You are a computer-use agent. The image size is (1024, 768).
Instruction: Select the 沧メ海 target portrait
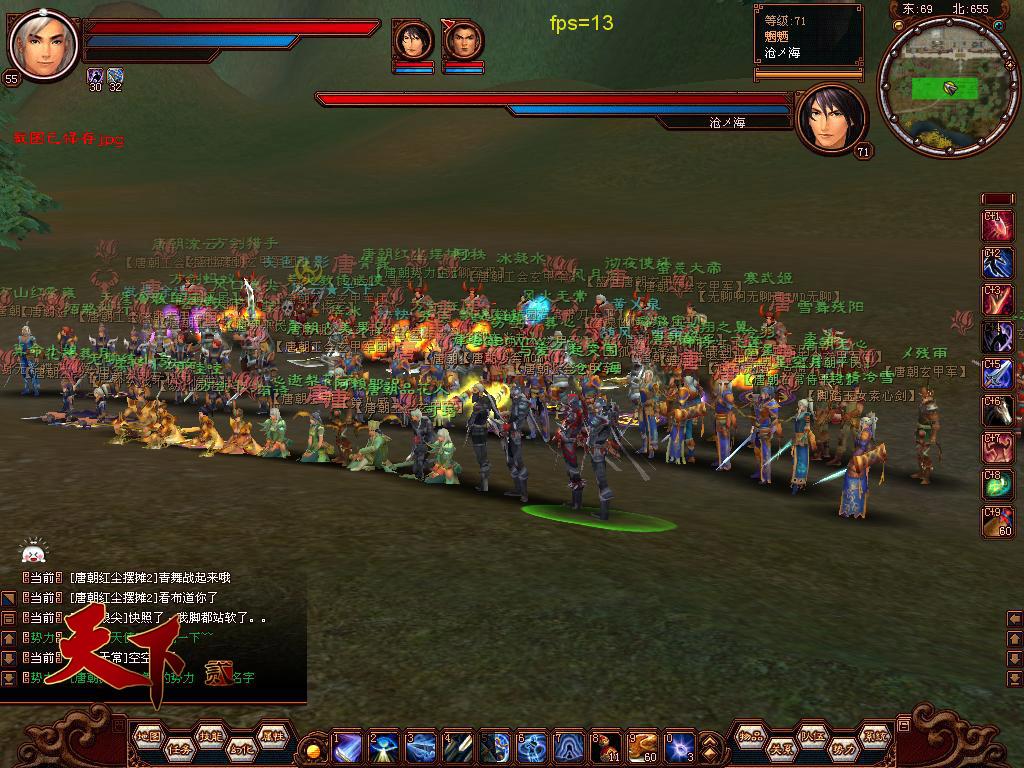(x=829, y=120)
